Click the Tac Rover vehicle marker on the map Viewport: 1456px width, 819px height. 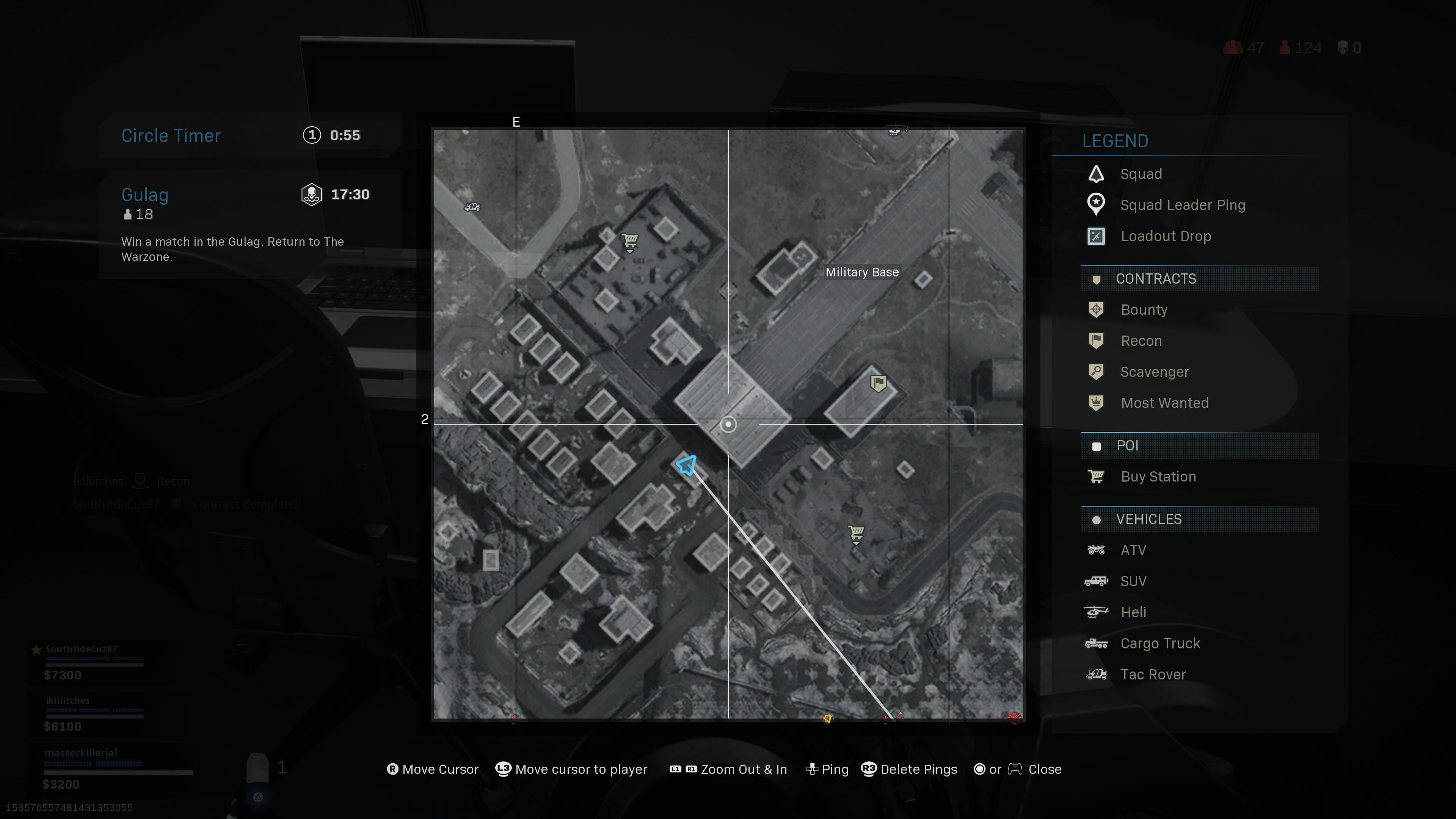point(472,207)
